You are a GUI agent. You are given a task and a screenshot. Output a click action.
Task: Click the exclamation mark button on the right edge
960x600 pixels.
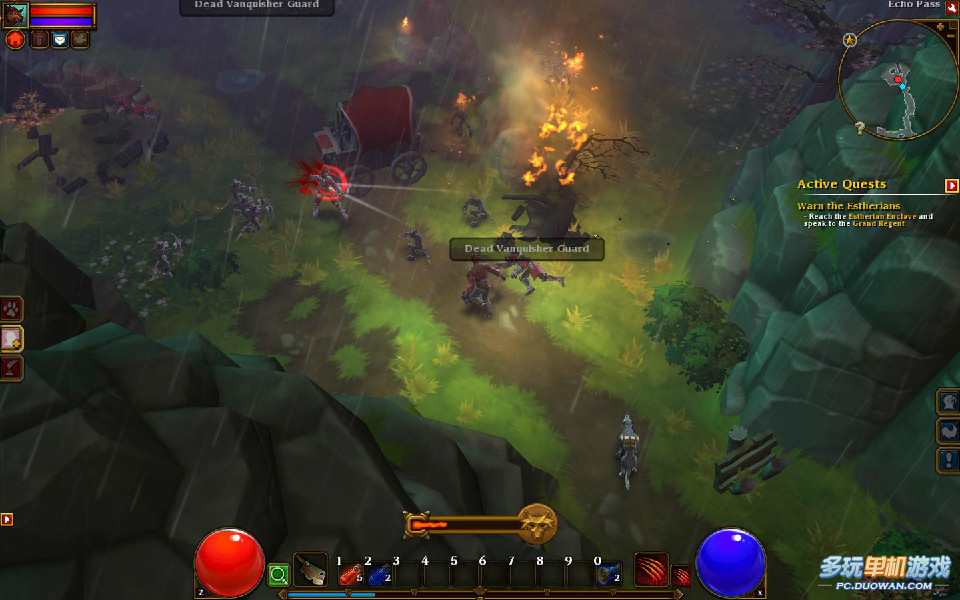948,460
